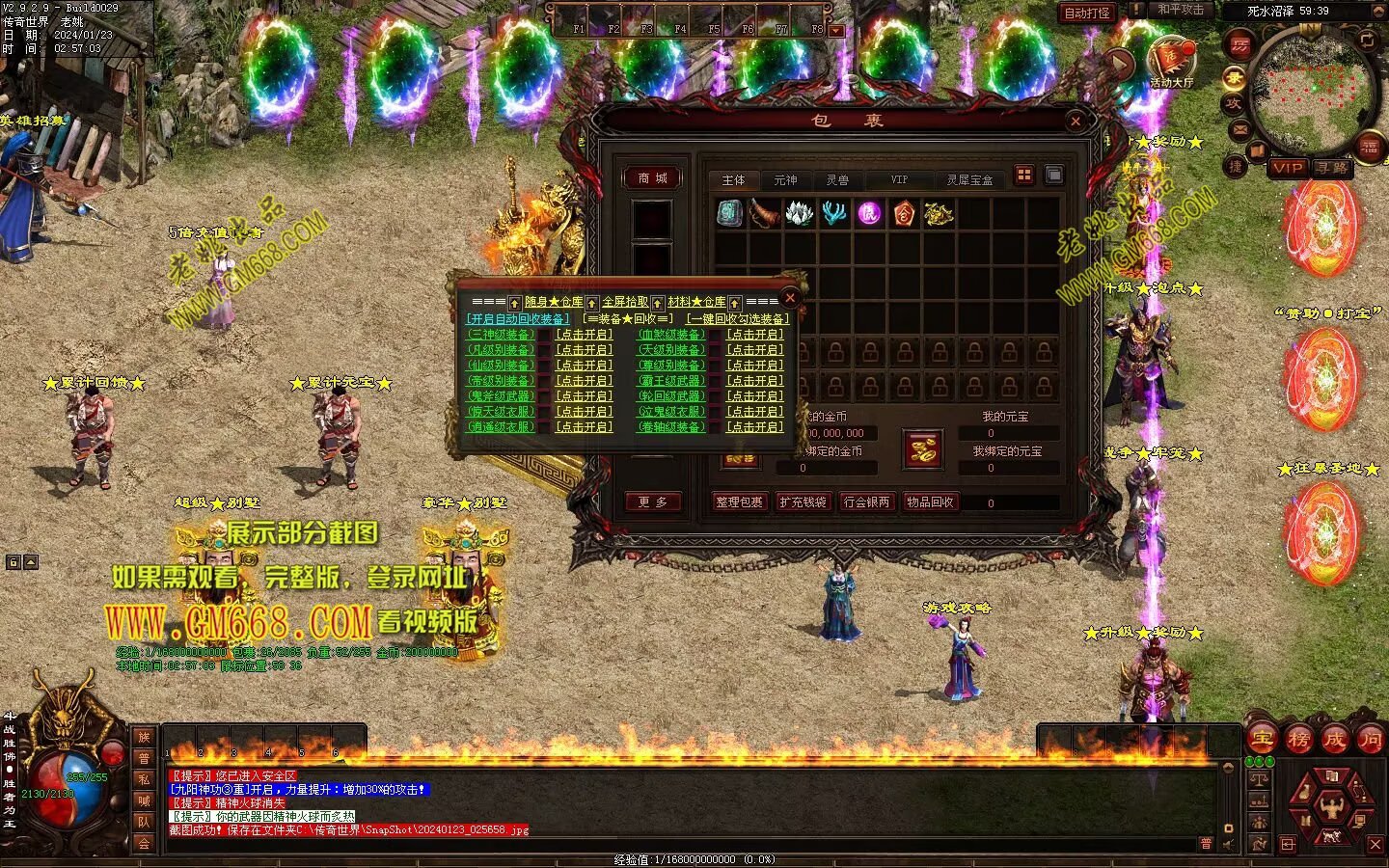Activate 寻路 pathfinding button
The image size is (1389, 868).
click(1332, 168)
